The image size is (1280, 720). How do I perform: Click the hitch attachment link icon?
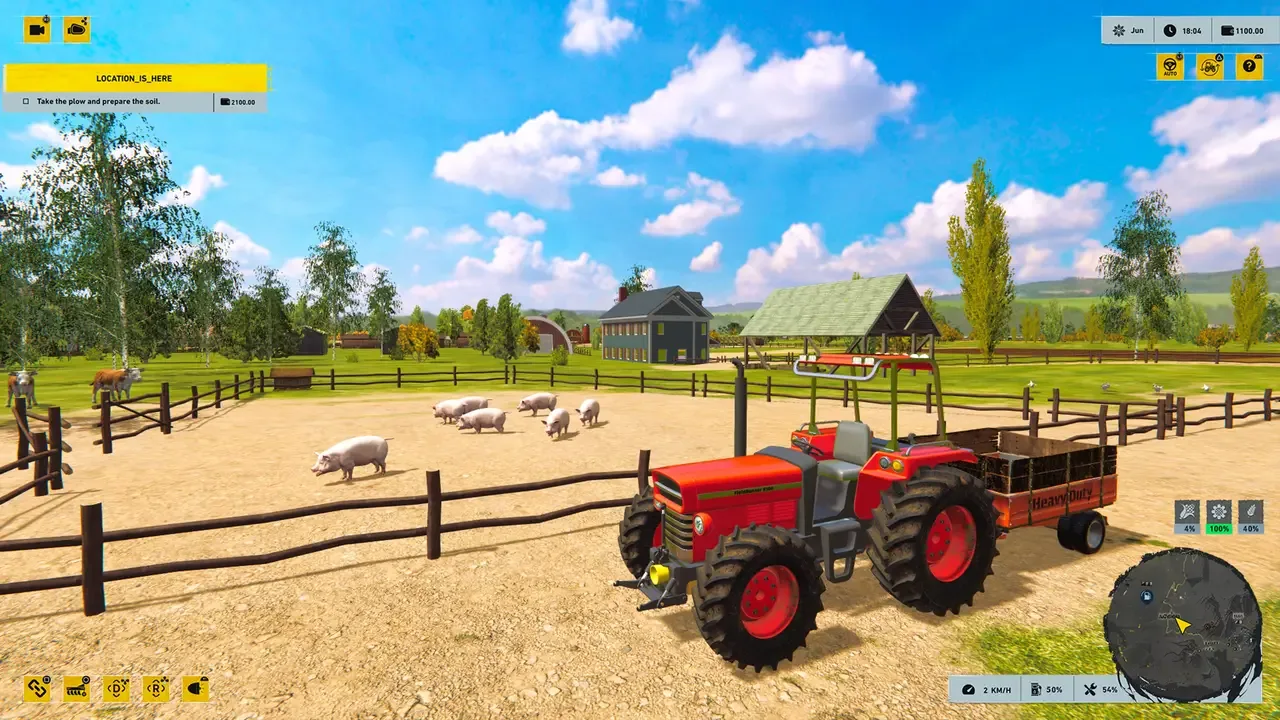pos(37,690)
